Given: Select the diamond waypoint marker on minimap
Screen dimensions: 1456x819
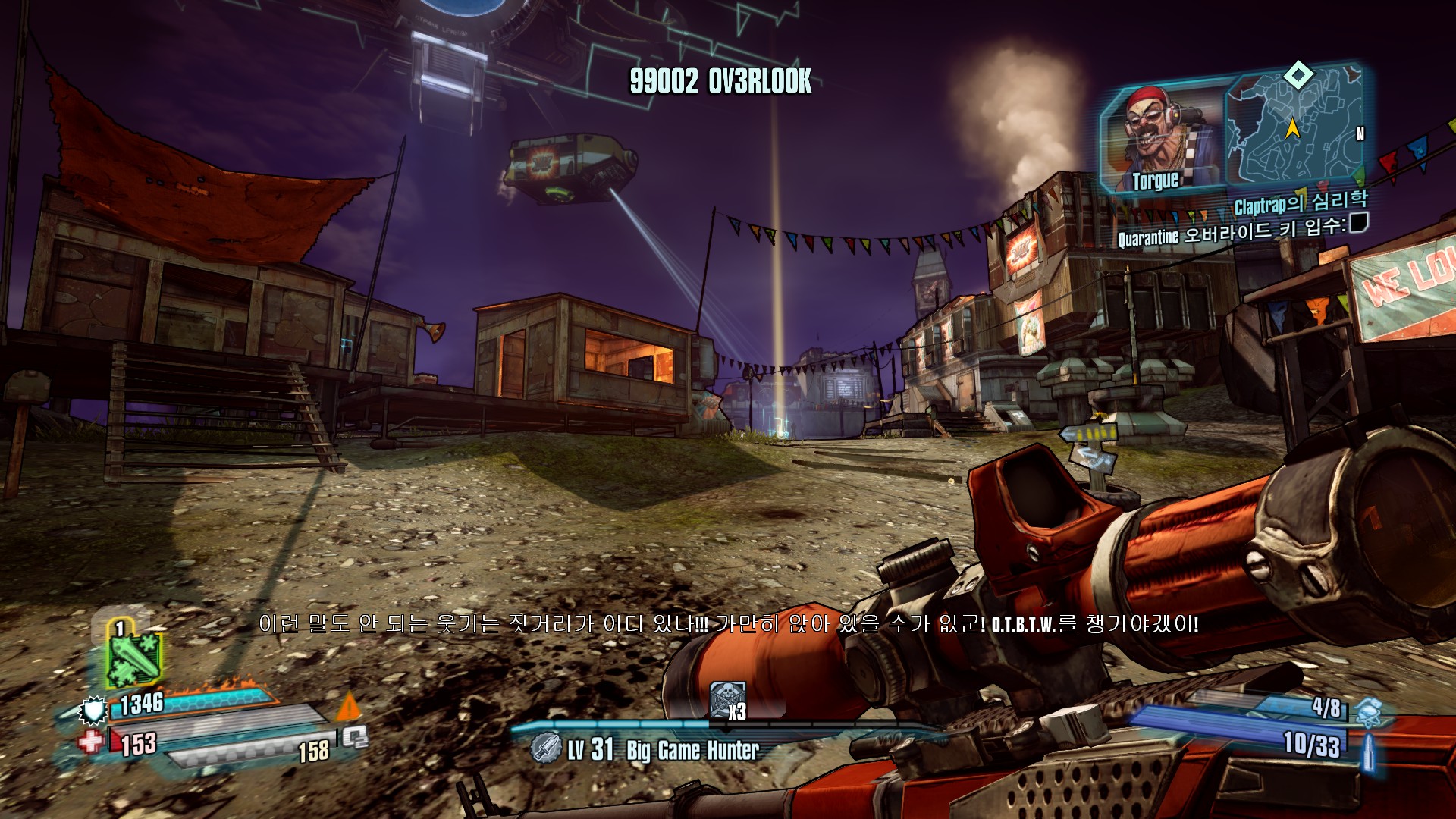Looking at the screenshot, I should tap(1298, 75).
